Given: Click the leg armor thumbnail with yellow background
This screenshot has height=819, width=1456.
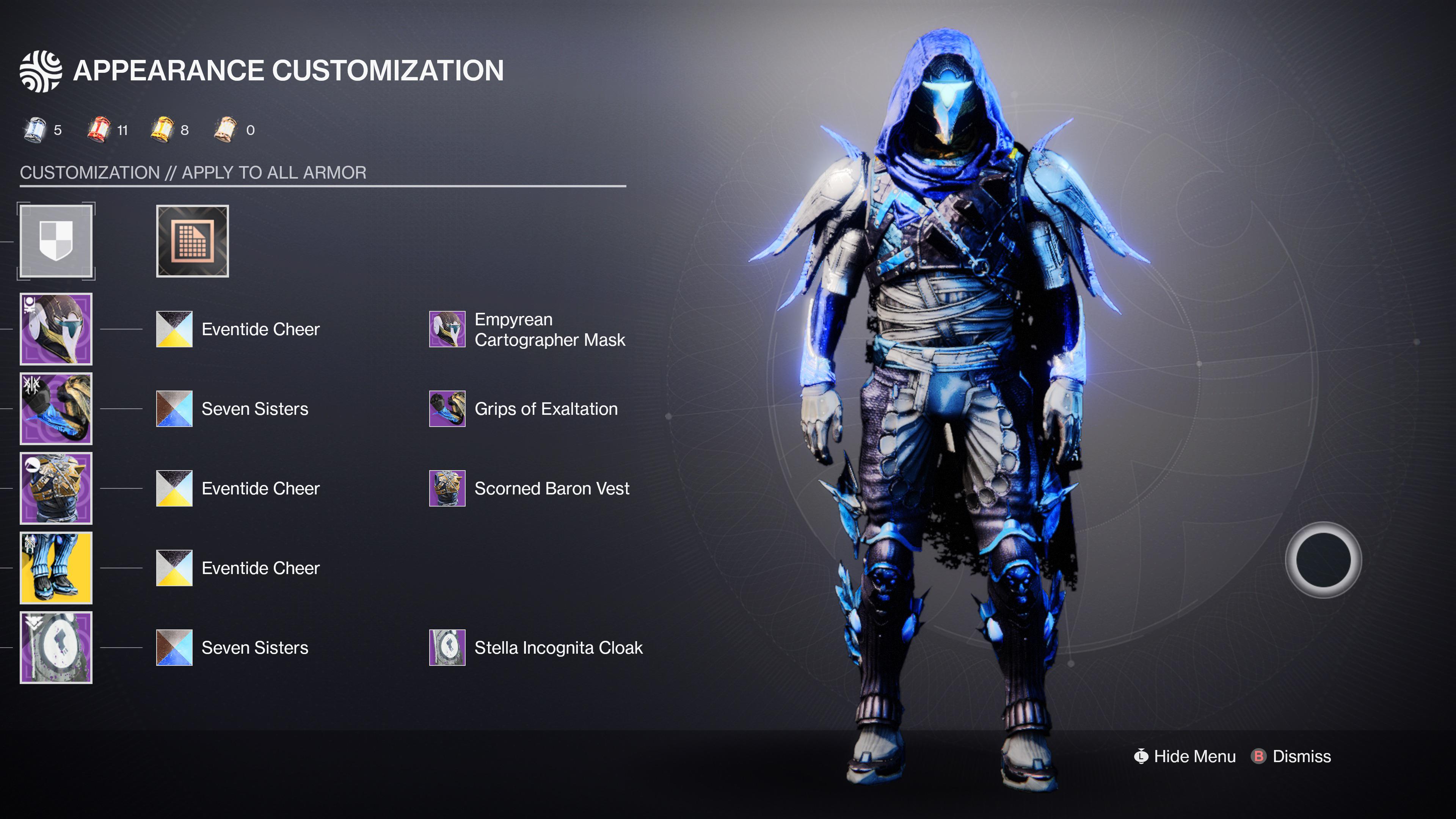Looking at the screenshot, I should click(x=56, y=568).
